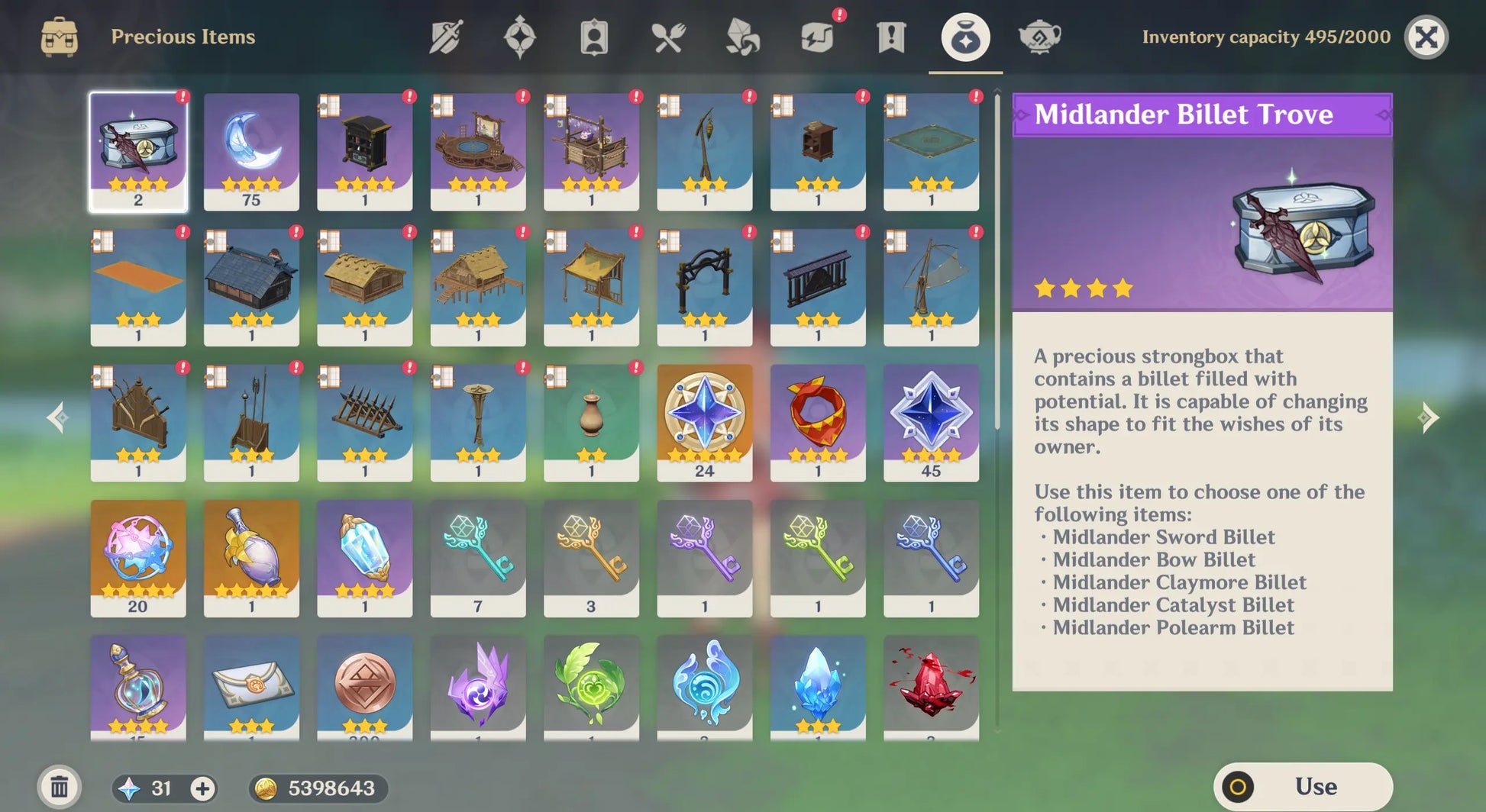Open the trash can discard mode
Image resolution: width=1486 pixels, height=812 pixels.
60,787
